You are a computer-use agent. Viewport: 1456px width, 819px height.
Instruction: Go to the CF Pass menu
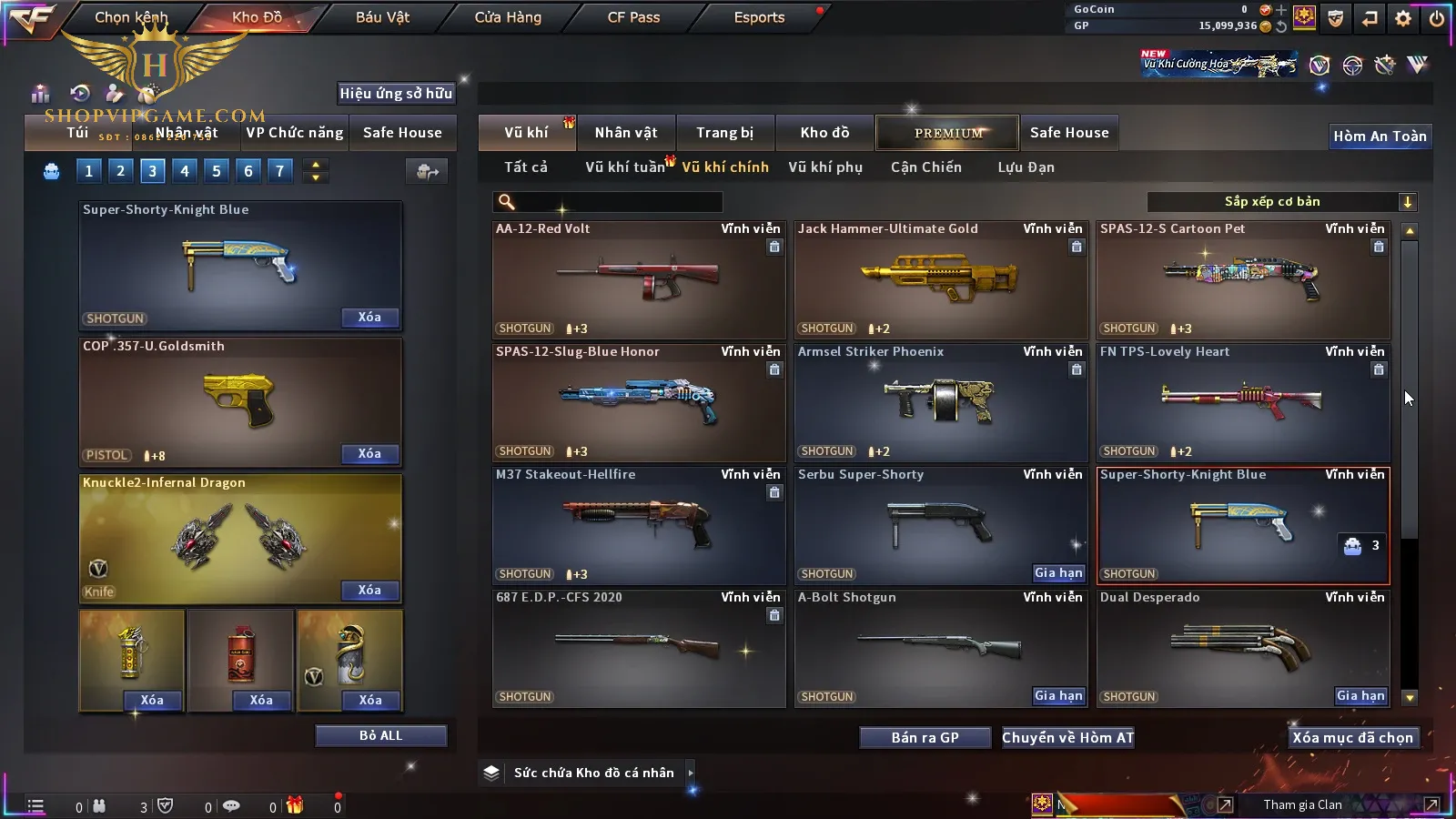click(x=633, y=17)
